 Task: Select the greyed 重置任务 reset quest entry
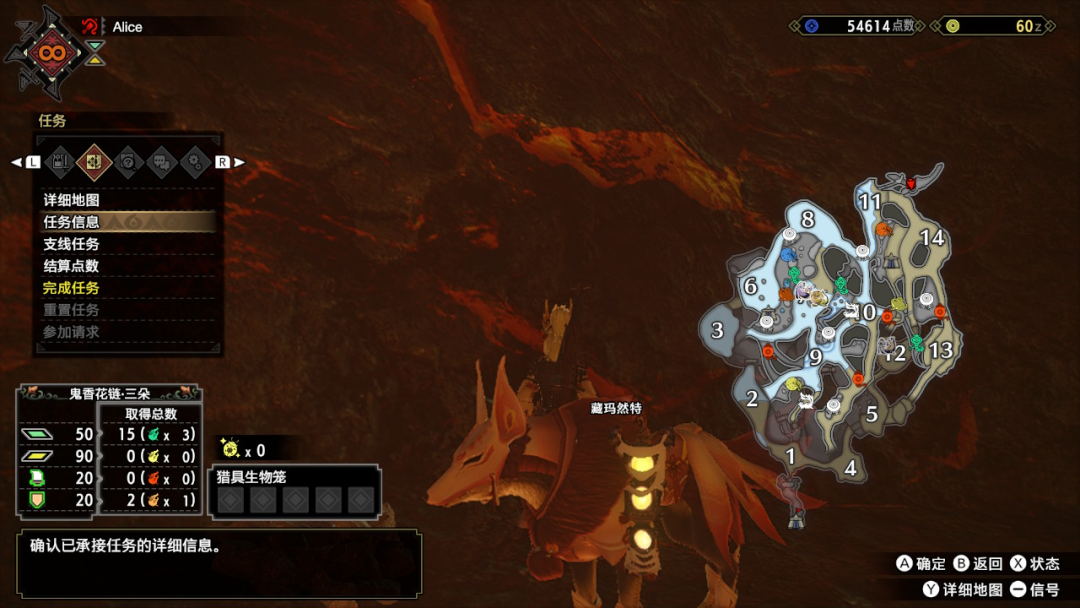(x=71, y=310)
